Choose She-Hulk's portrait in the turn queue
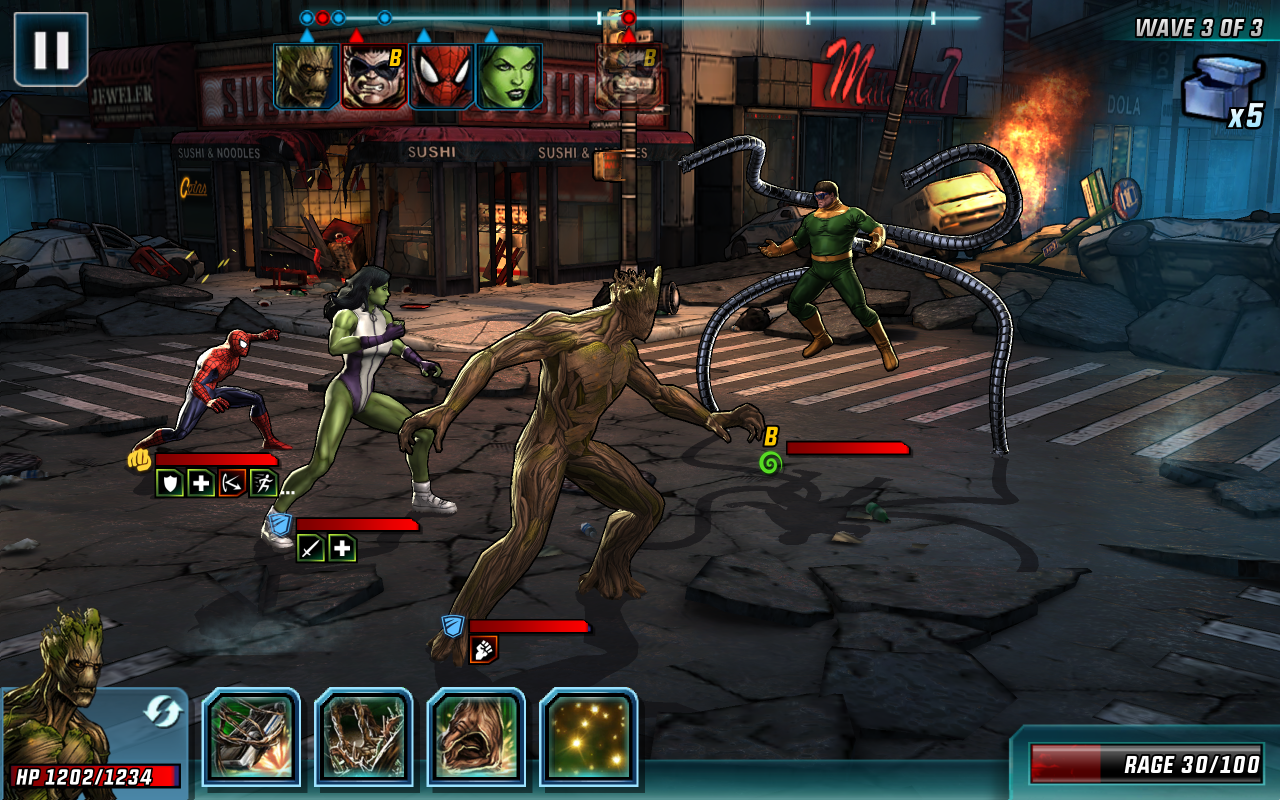 [509, 76]
